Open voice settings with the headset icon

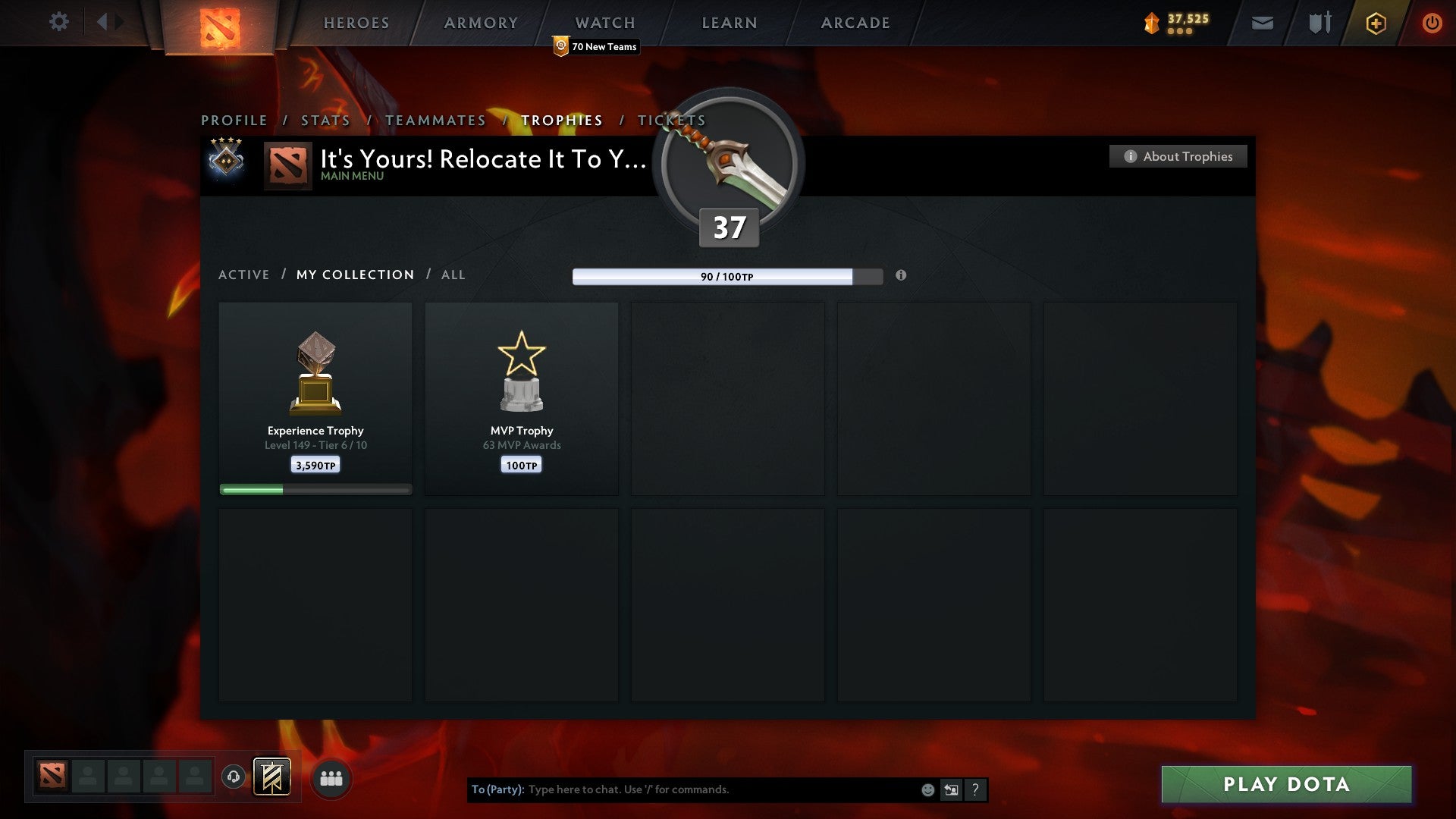234,777
